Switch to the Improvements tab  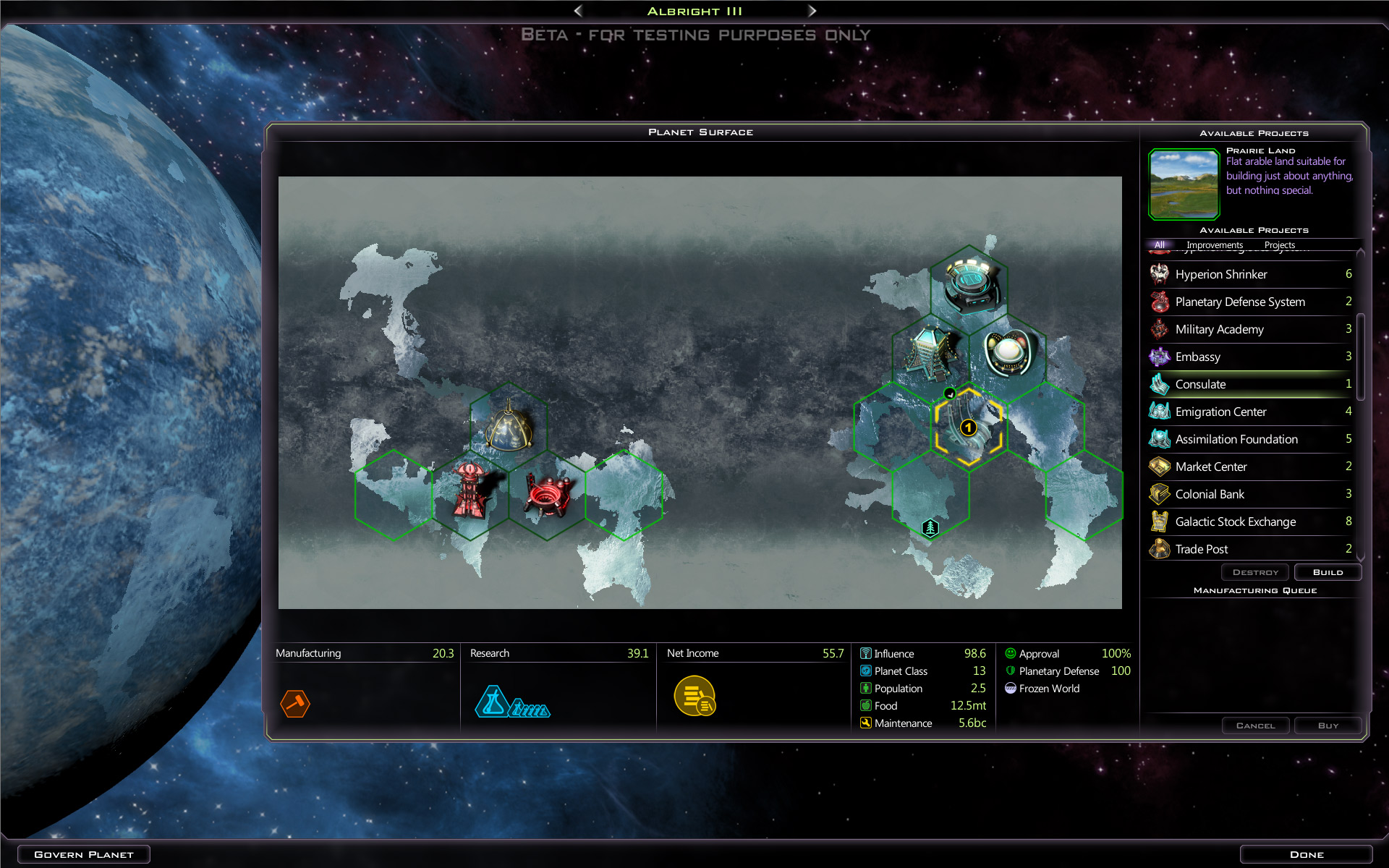pyautogui.click(x=1215, y=245)
